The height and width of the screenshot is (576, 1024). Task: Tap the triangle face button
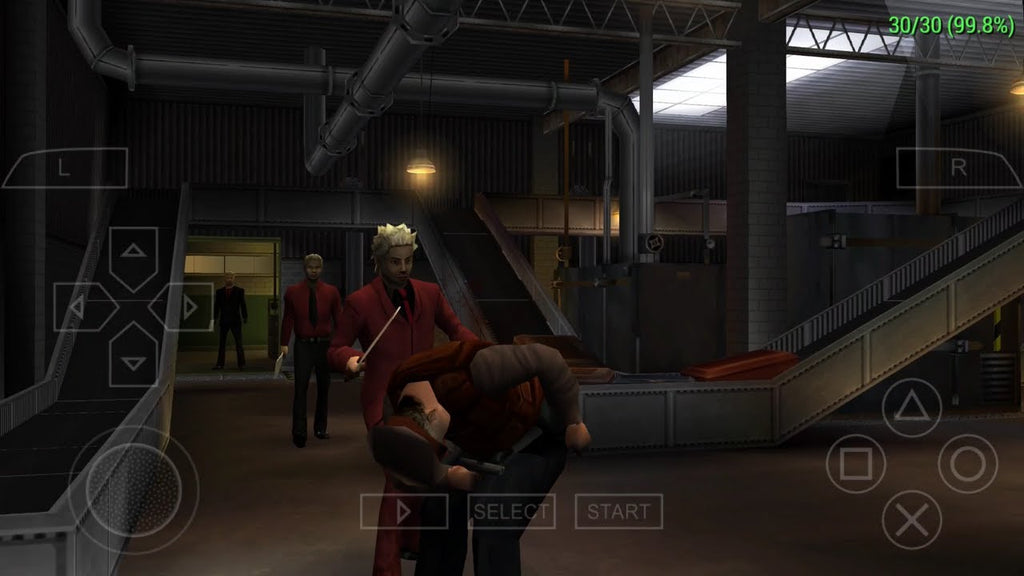pos(911,408)
